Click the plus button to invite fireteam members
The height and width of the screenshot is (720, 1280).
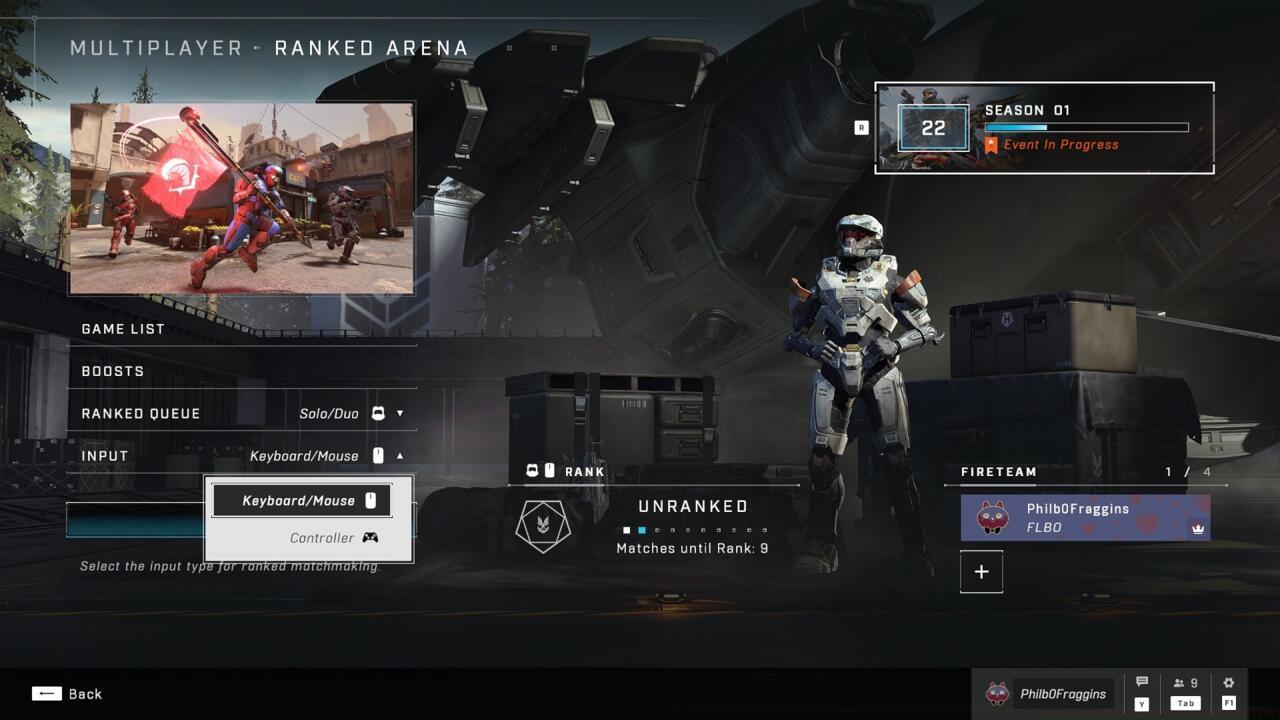click(981, 571)
